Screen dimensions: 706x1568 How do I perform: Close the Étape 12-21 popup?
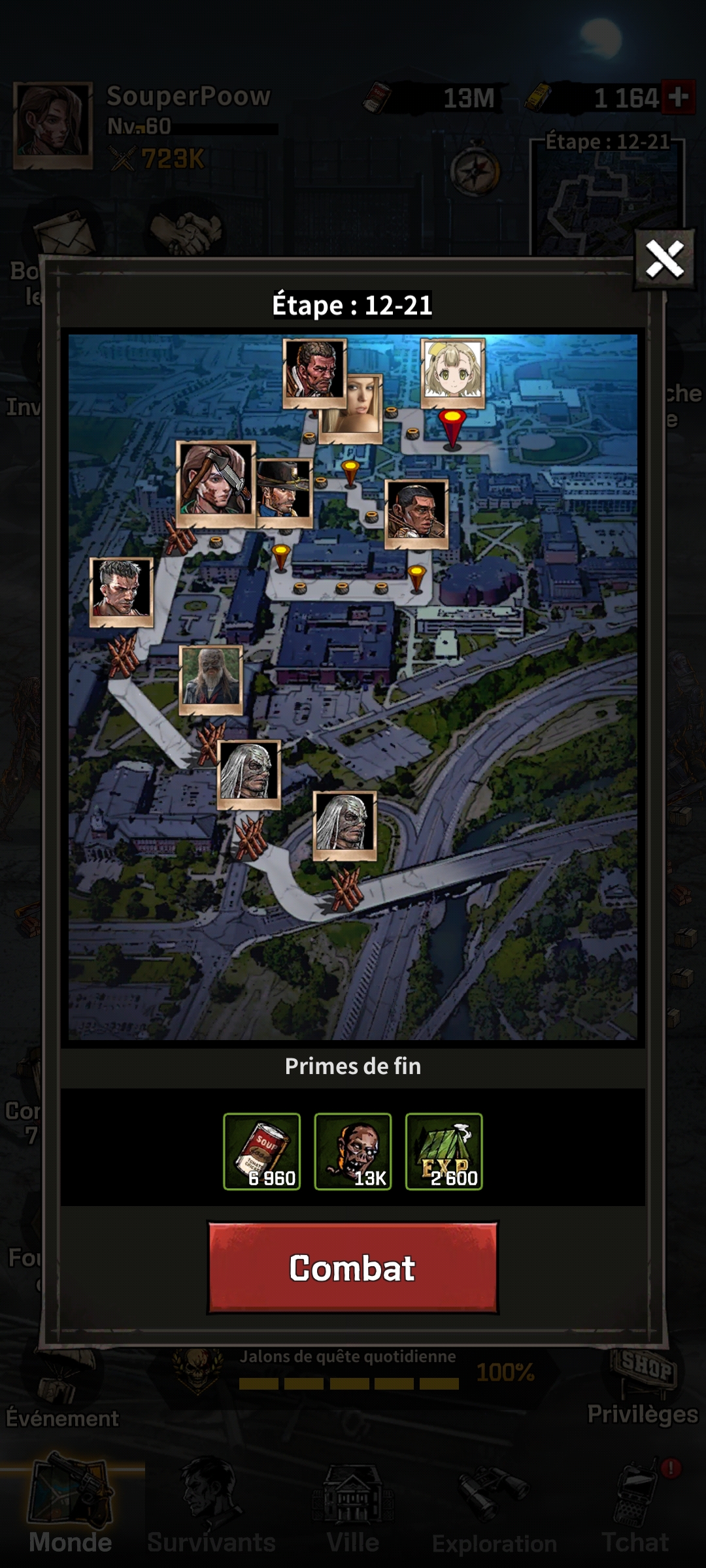pos(664,259)
